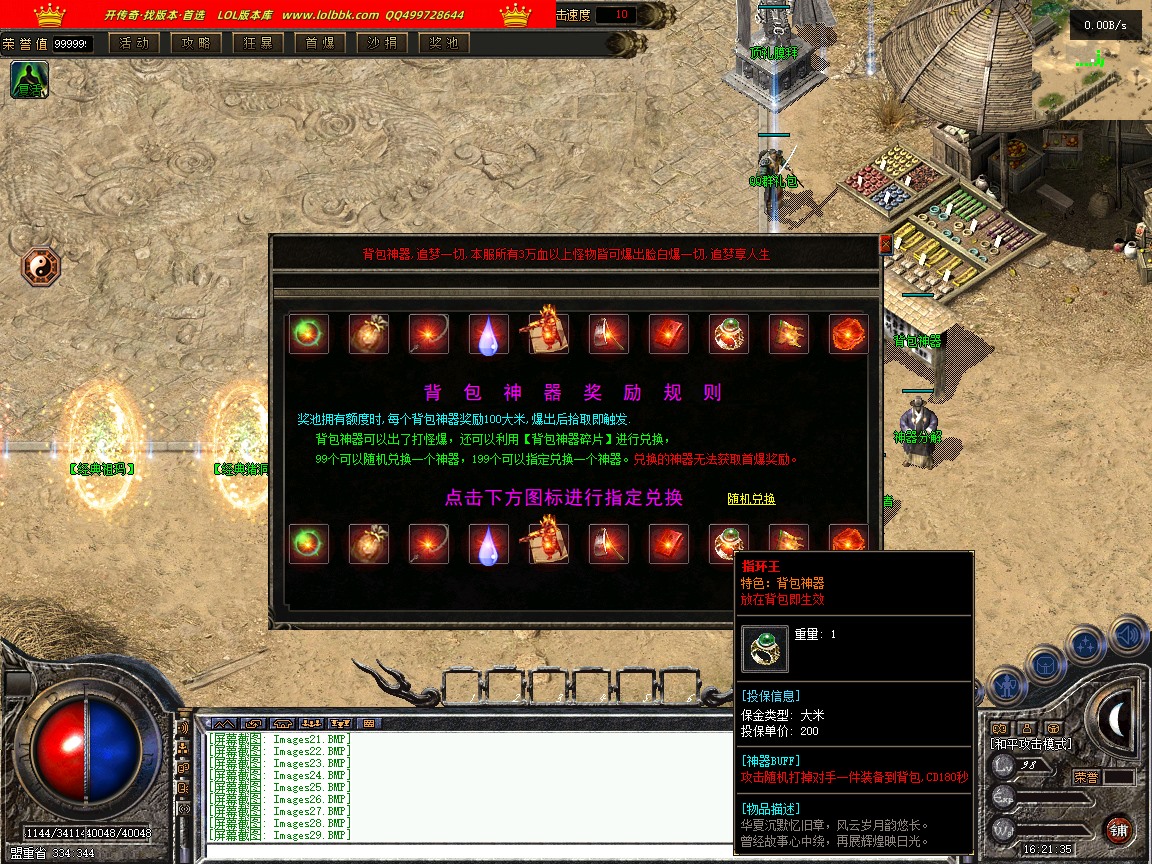Viewport: 1152px width, 864px height.
Task: Click the yellow 随机兑换 random exchange link
Action: point(751,499)
